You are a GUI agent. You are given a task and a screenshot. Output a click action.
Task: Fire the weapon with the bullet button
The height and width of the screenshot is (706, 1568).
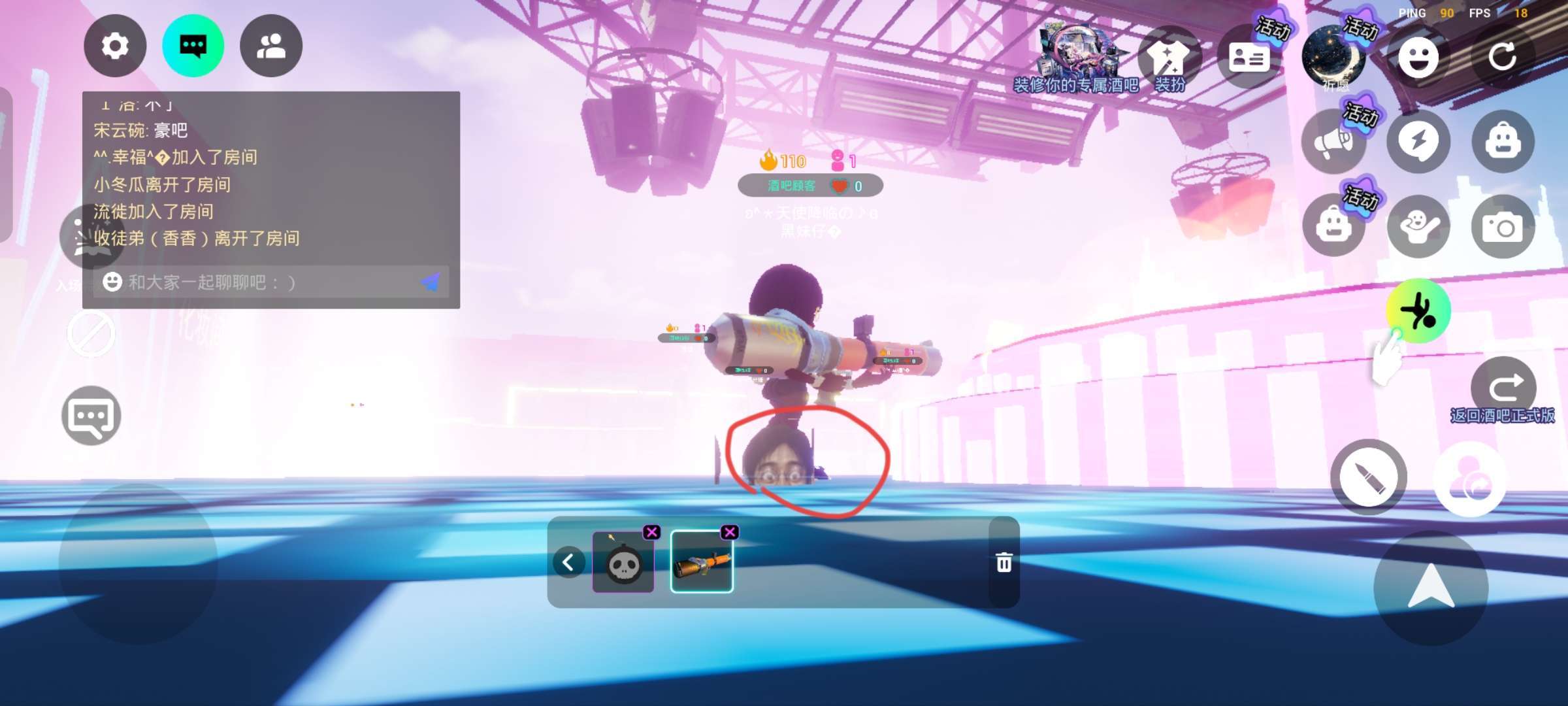1369,478
